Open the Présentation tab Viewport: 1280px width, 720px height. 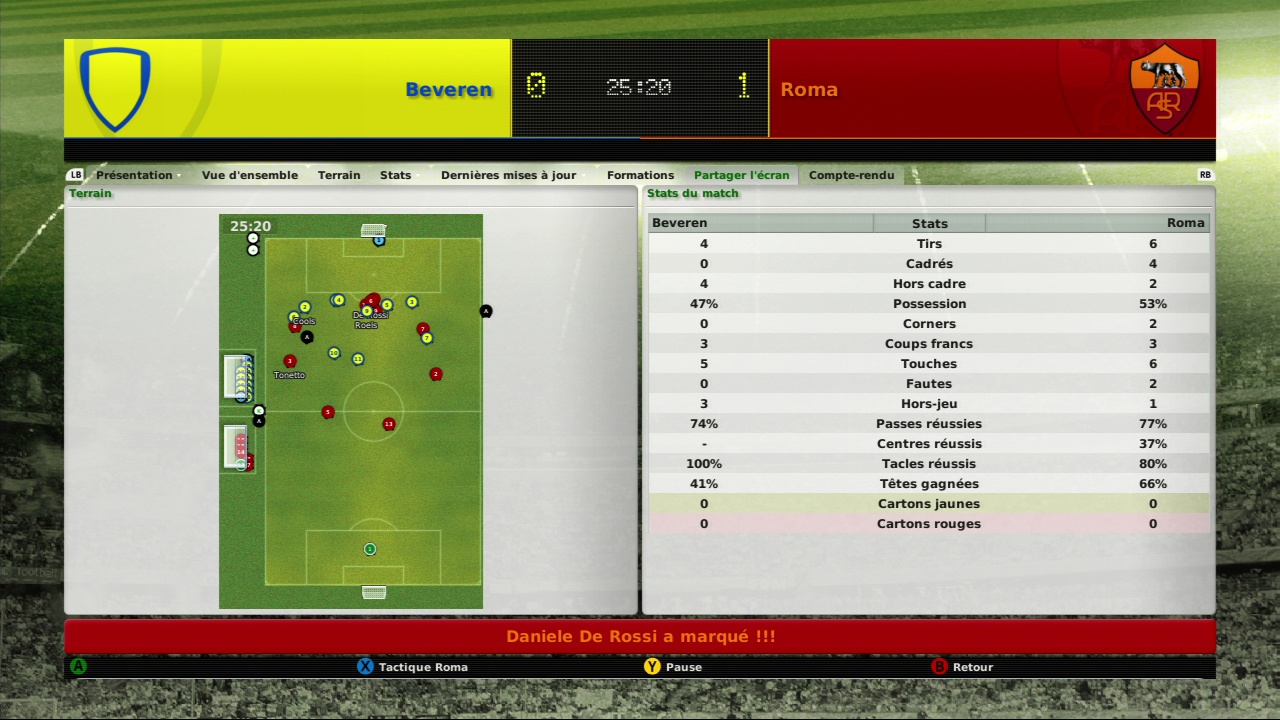pos(134,175)
